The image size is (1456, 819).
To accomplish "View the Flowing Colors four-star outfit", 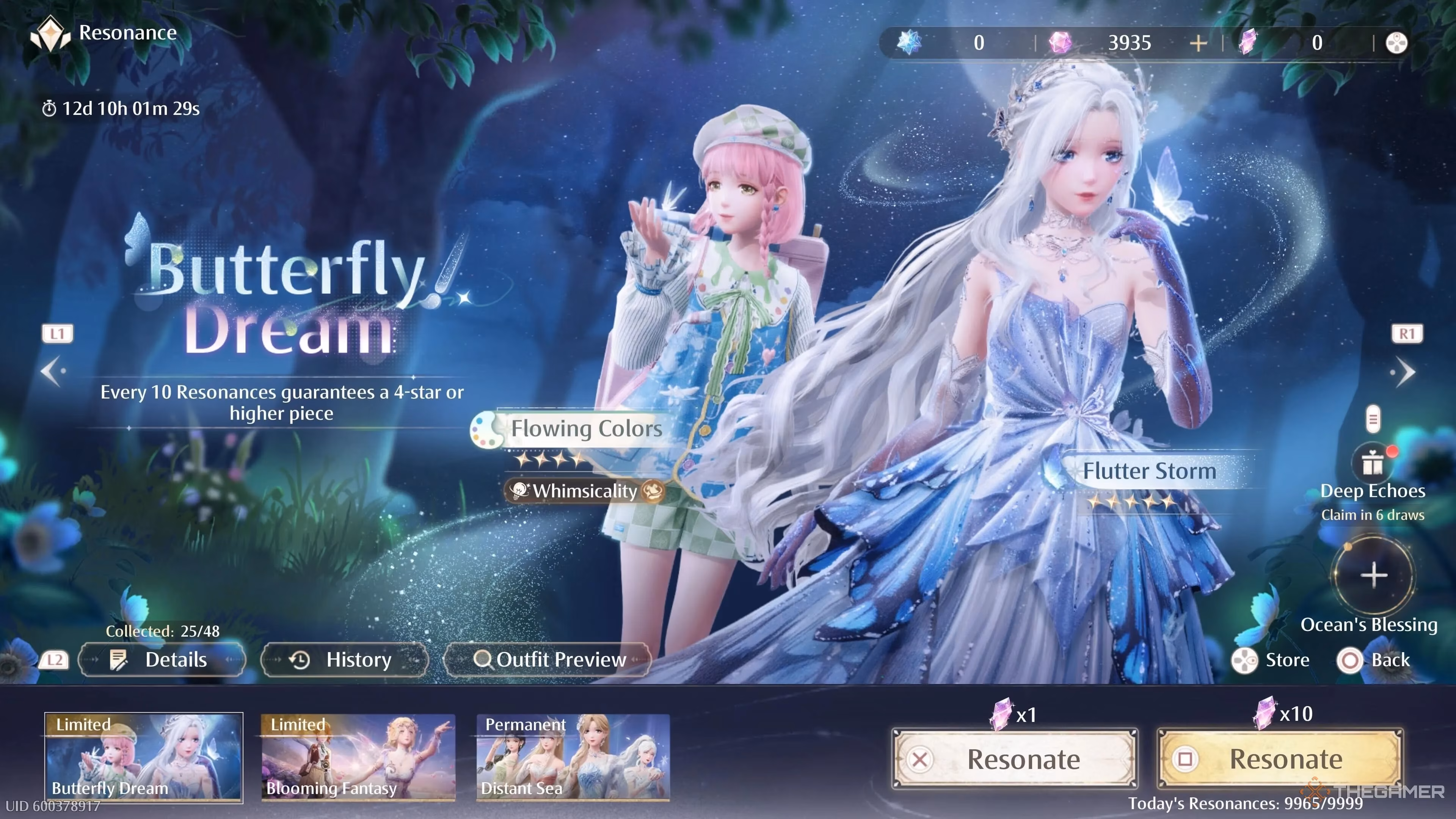I will point(585,428).
